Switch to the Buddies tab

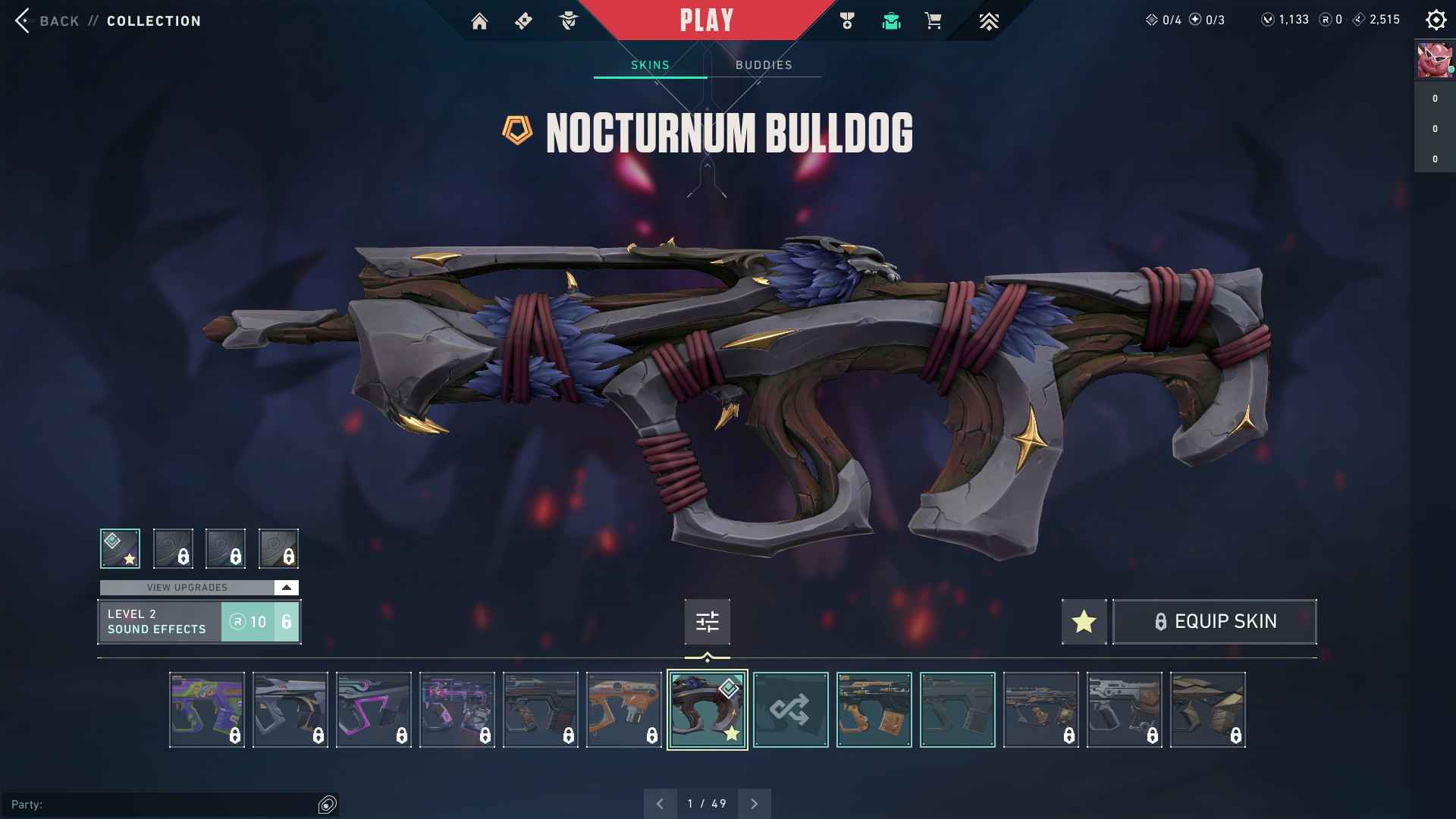tap(764, 65)
